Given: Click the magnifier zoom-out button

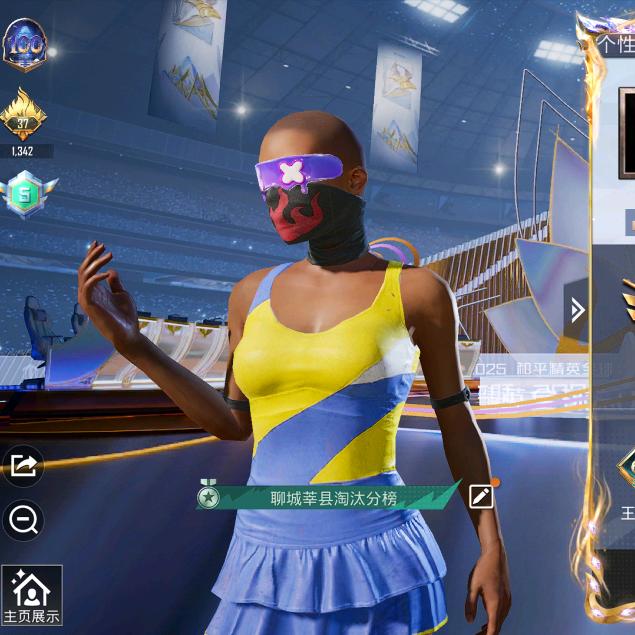Looking at the screenshot, I should tap(23, 518).
